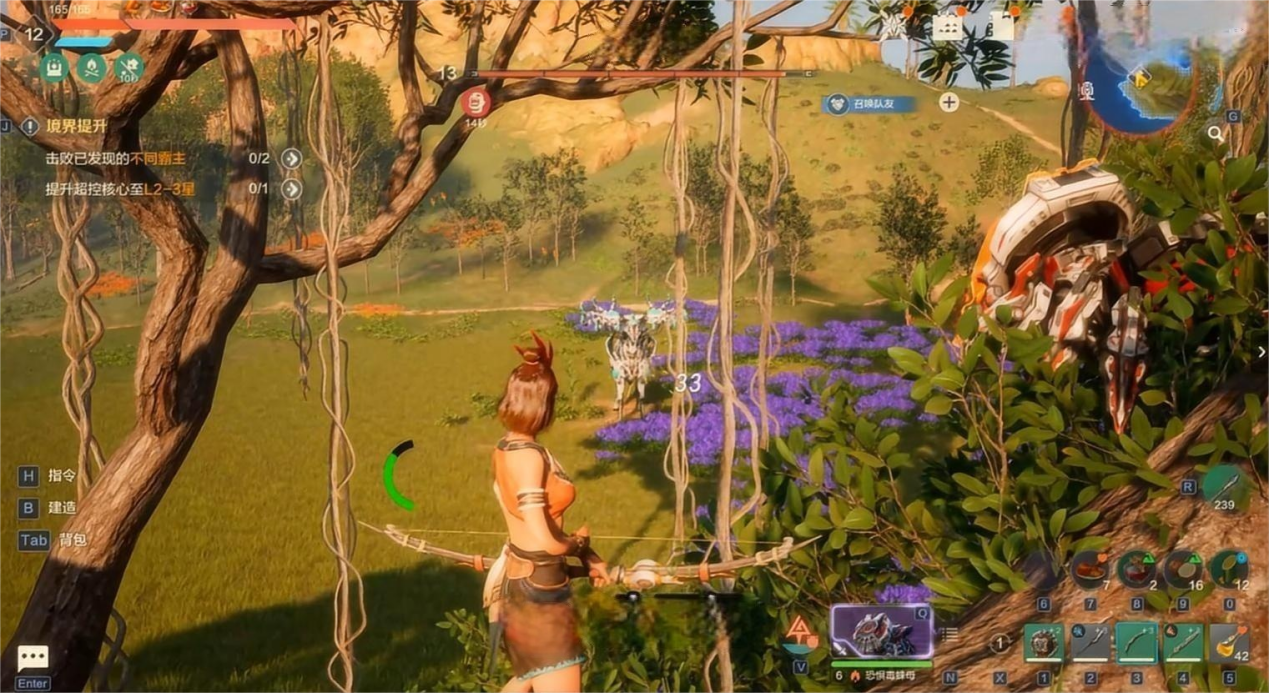This screenshot has height=693, width=1269.
Task: Use the cooked meat food slot with 7
Action: tap(1089, 570)
